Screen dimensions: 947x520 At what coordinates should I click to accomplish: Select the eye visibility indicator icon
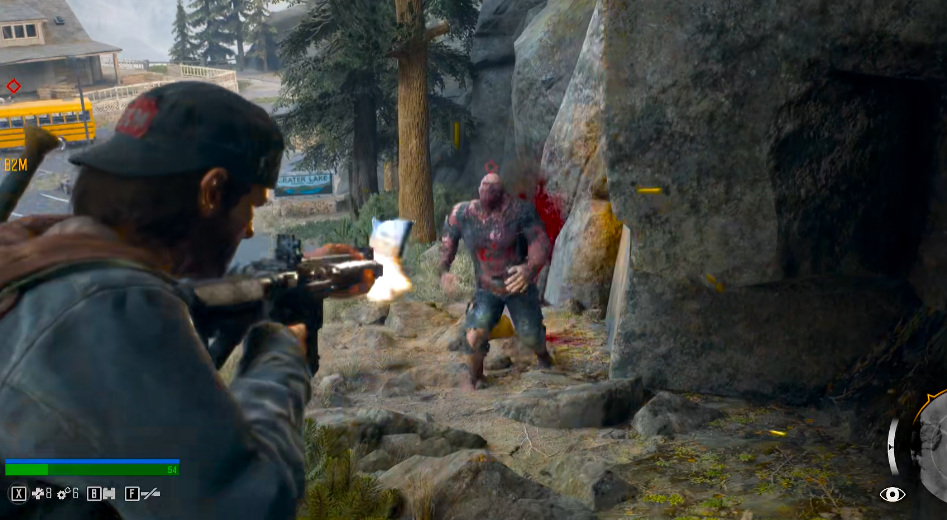click(892, 494)
